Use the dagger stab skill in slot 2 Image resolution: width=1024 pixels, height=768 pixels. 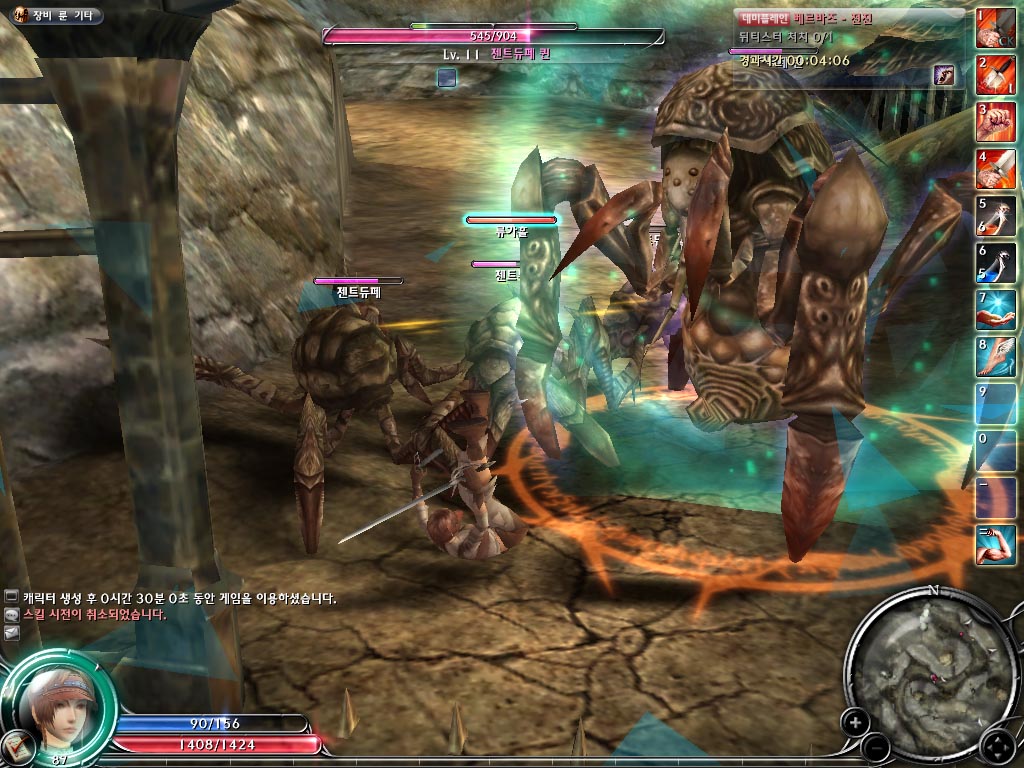coord(996,75)
